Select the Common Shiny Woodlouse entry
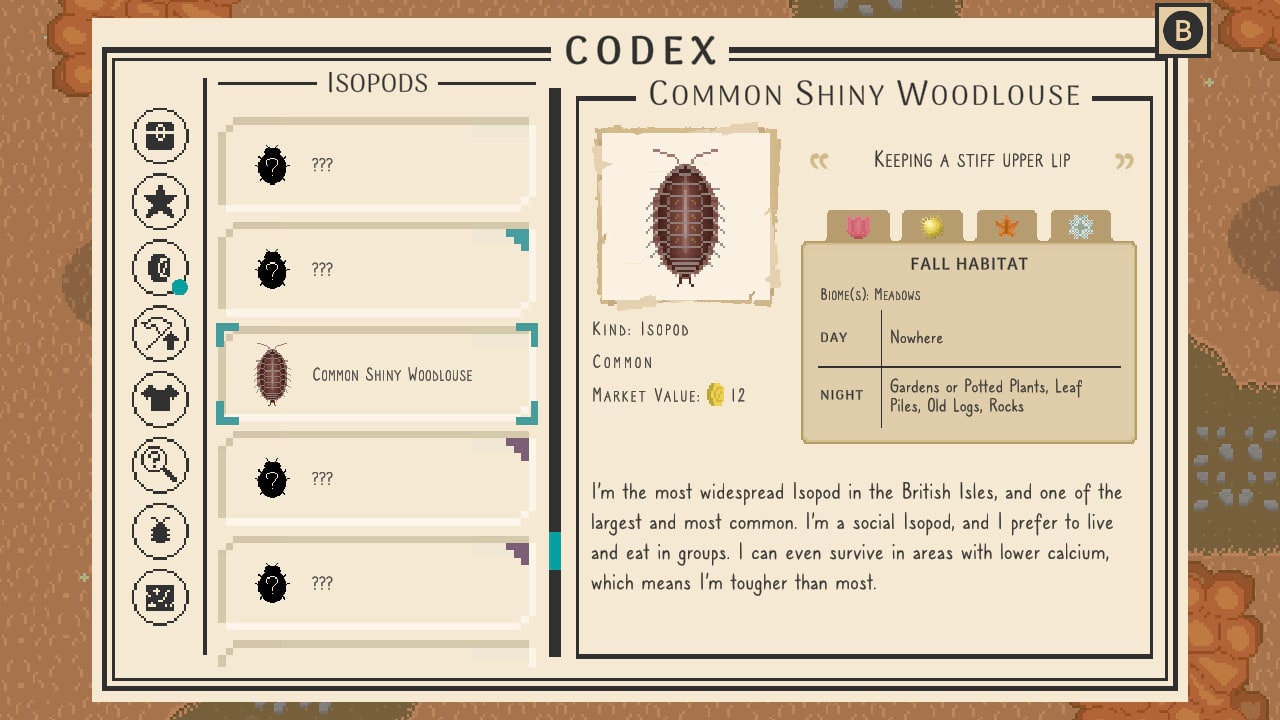1280x720 pixels. 375,374
